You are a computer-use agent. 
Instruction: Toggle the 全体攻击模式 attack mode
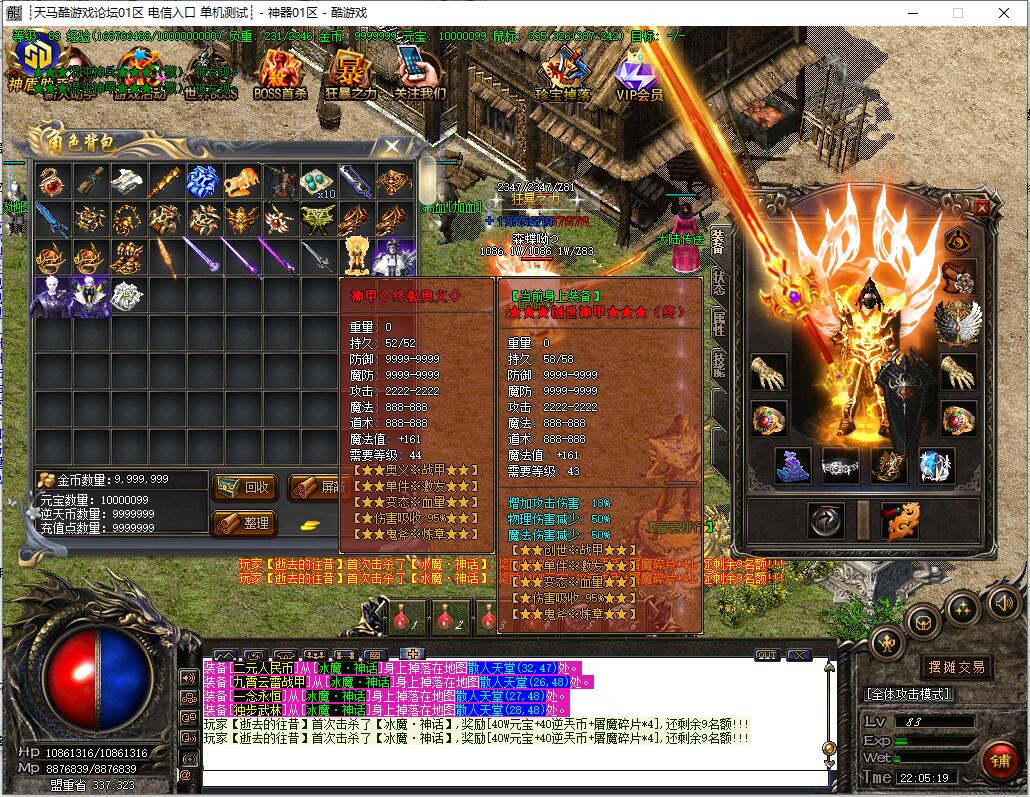(x=908, y=694)
